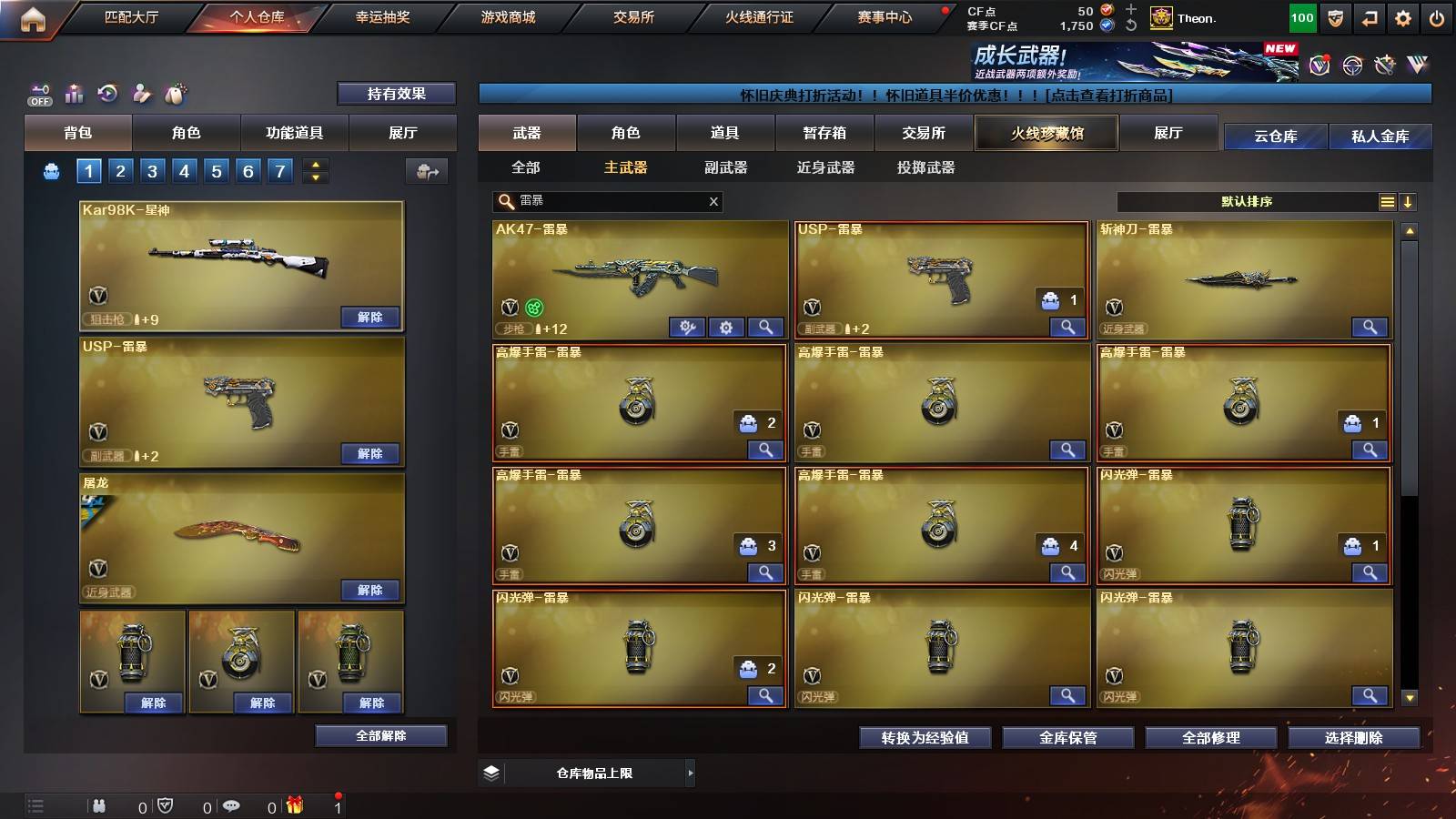Click the 全部解除 button
This screenshot has width=1456, height=819.
(381, 735)
